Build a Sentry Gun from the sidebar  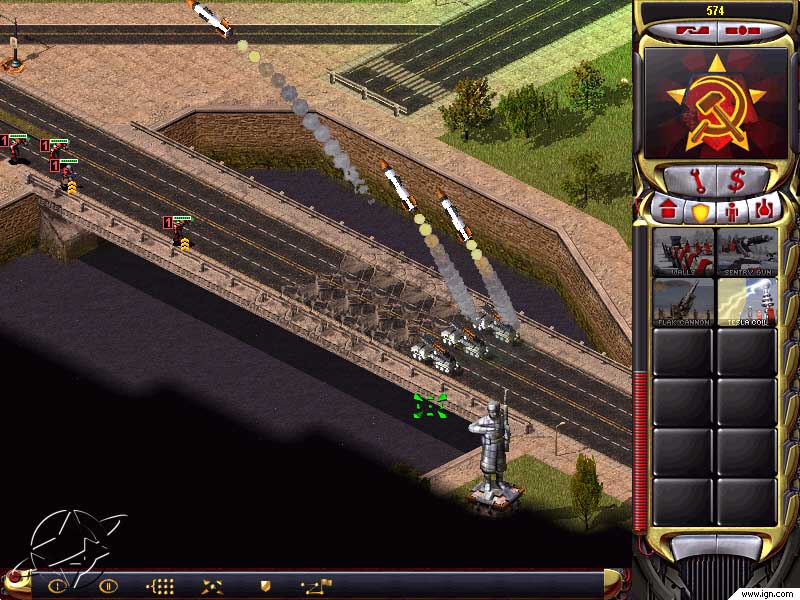tap(747, 252)
